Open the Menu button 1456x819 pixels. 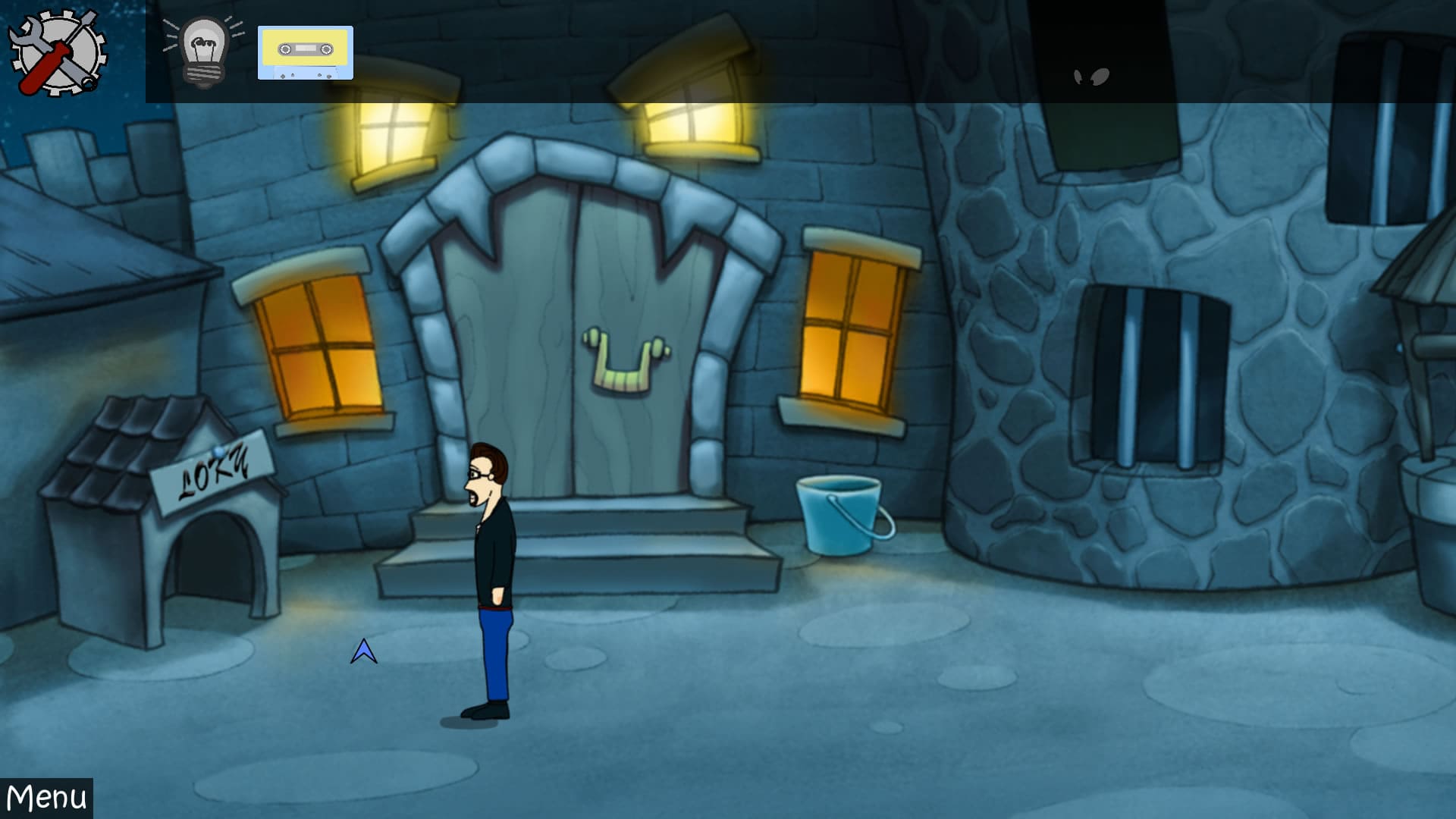coord(46,798)
